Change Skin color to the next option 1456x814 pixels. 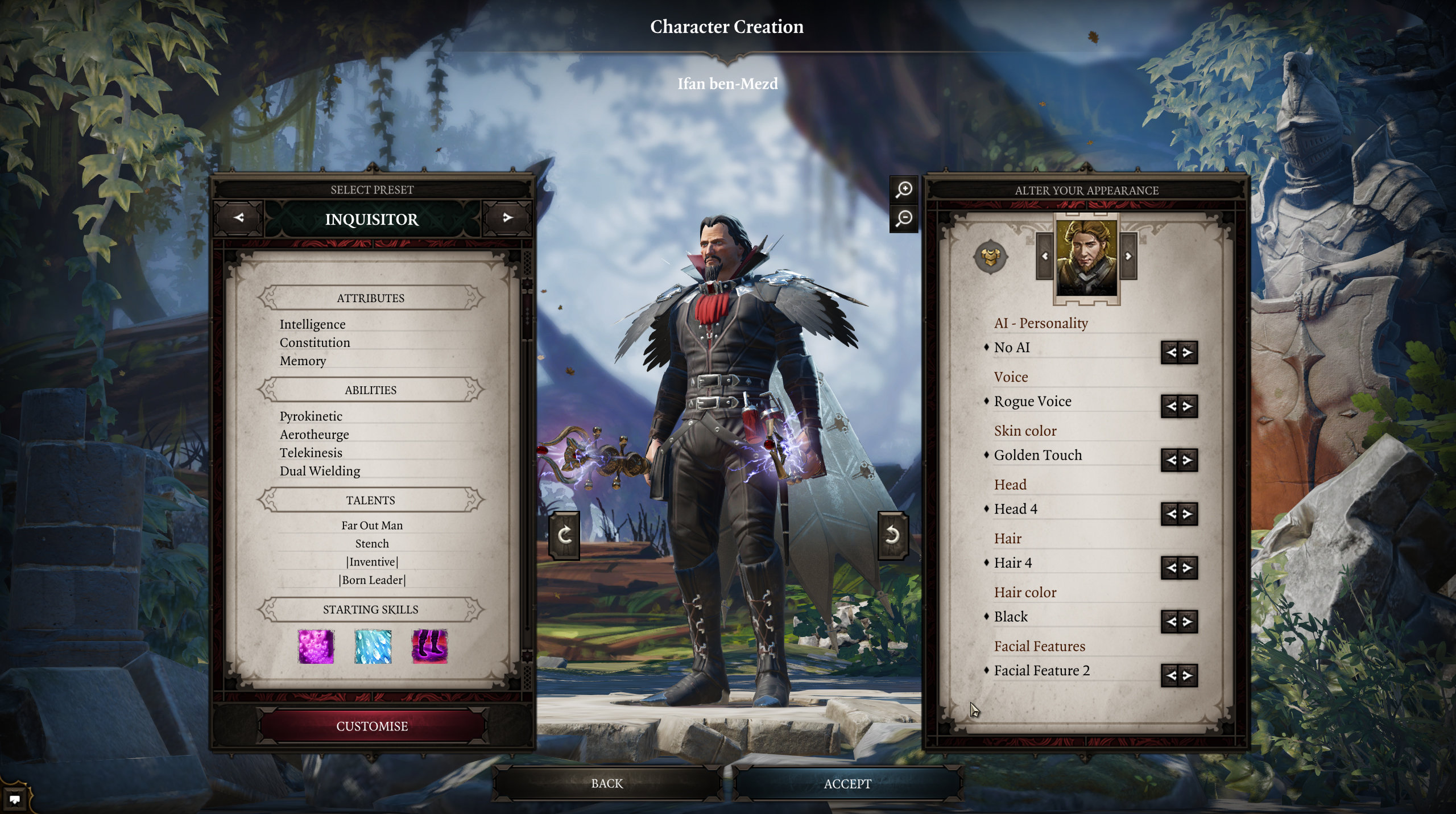tap(1188, 460)
